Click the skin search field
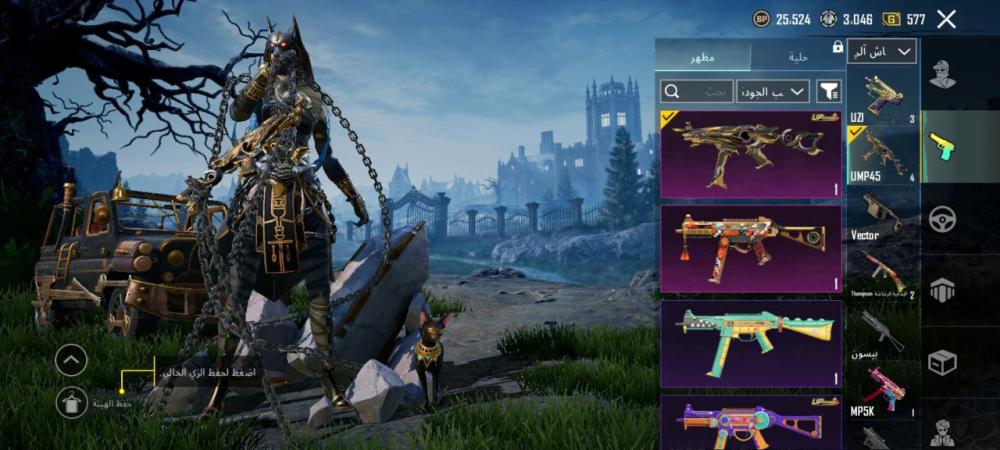The image size is (1000, 450). 697,91
